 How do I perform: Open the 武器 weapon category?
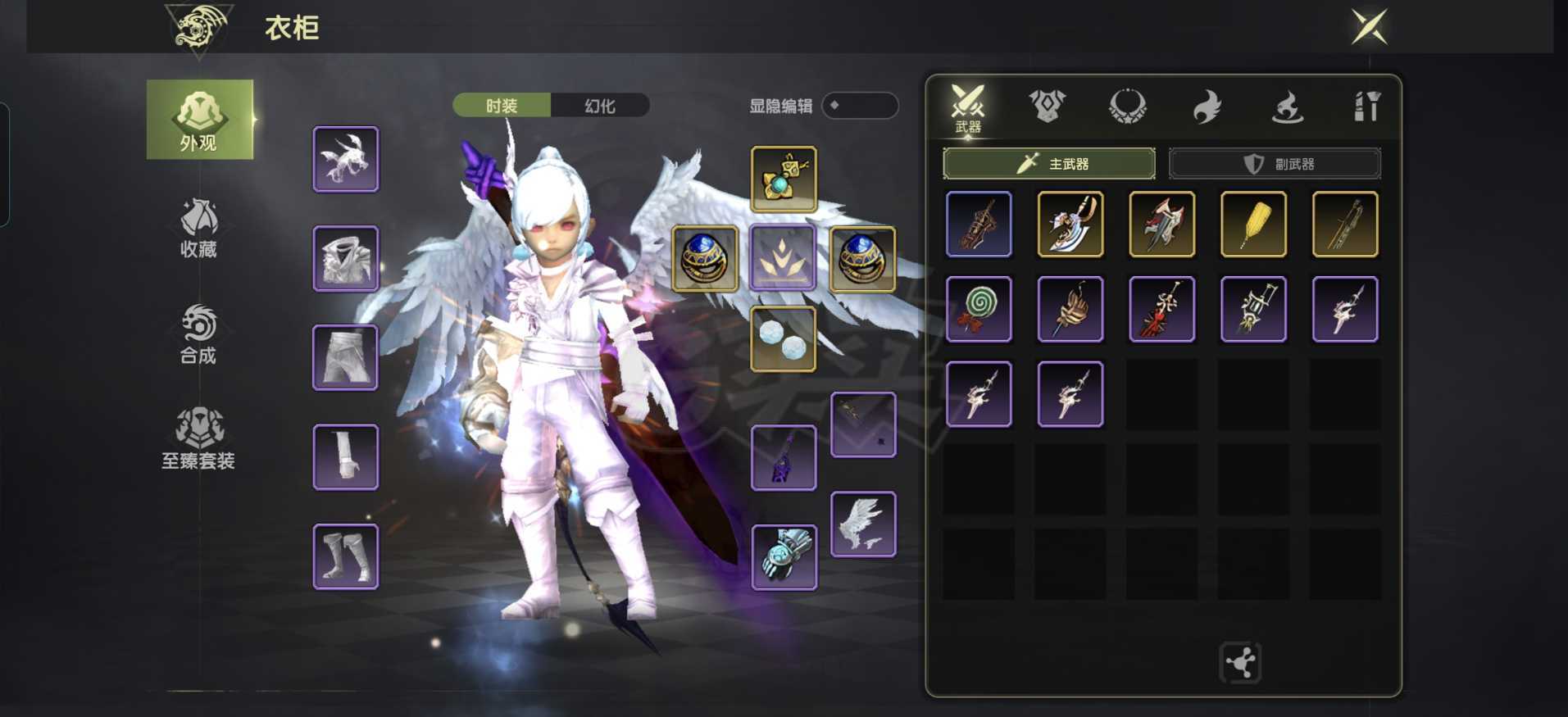pos(967,108)
